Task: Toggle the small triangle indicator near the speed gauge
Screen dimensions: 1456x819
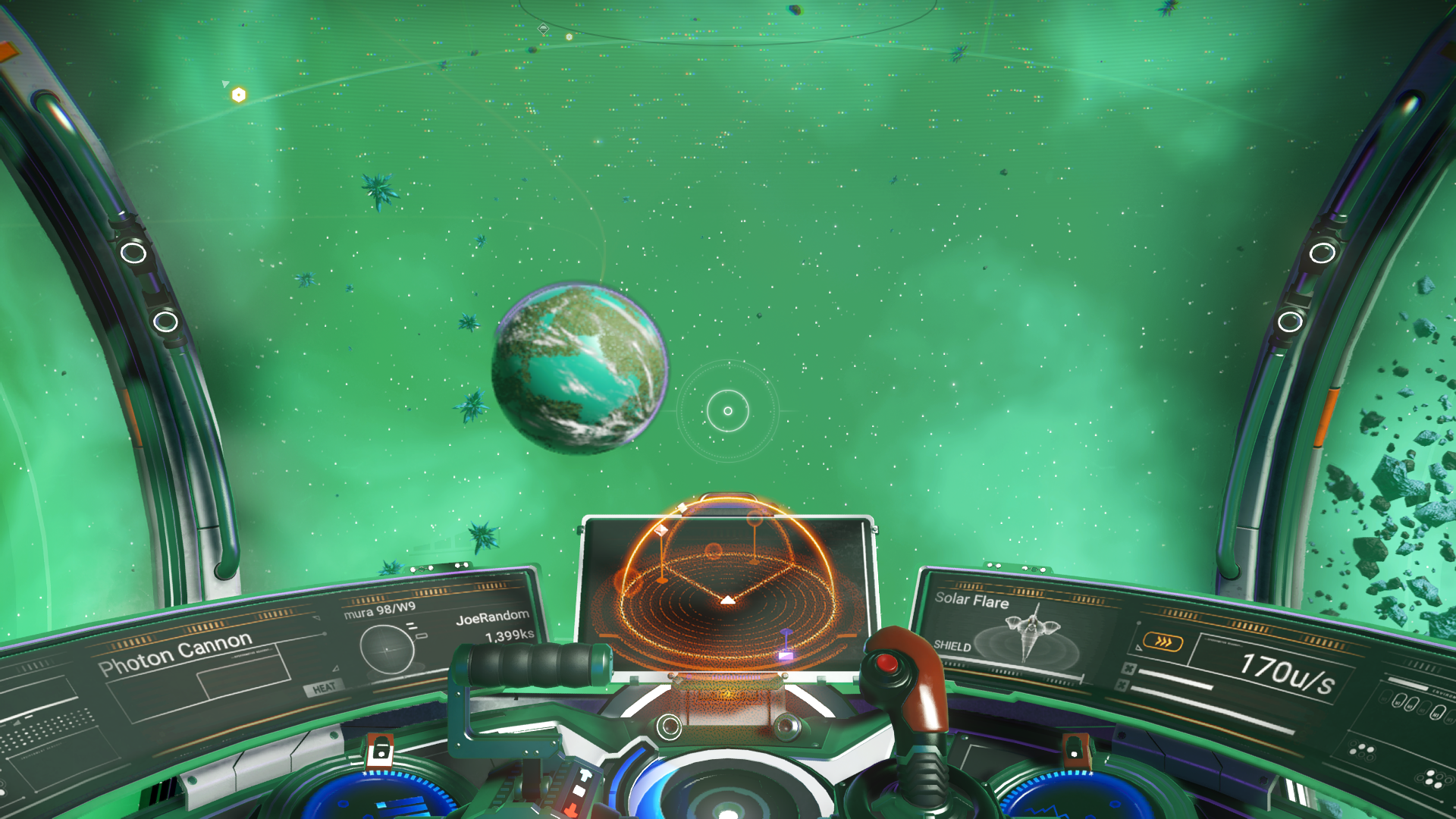Action: [x=1138, y=648]
